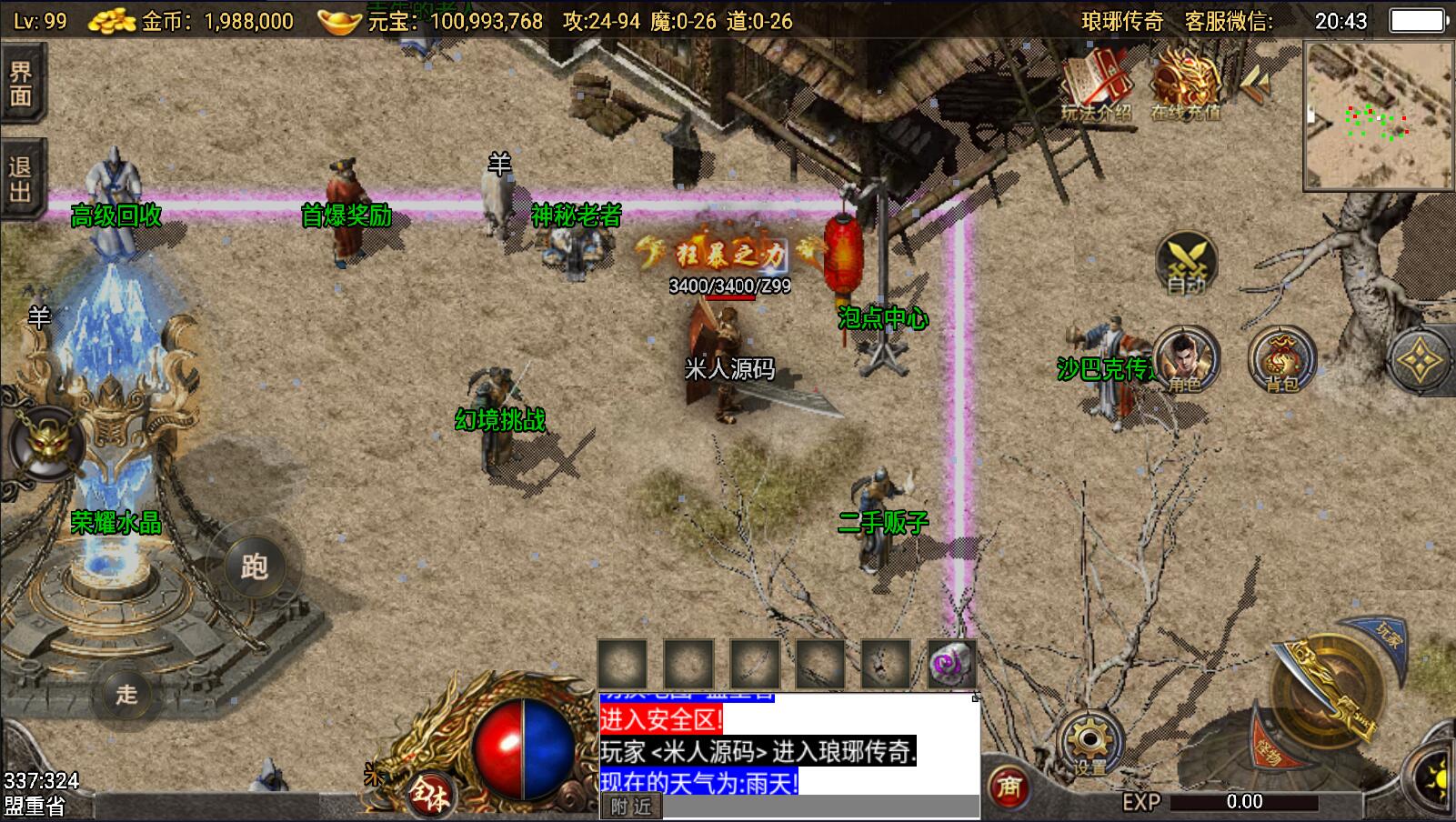
Task: Open the 角色 character sheet
Action: click(1186, 359)
